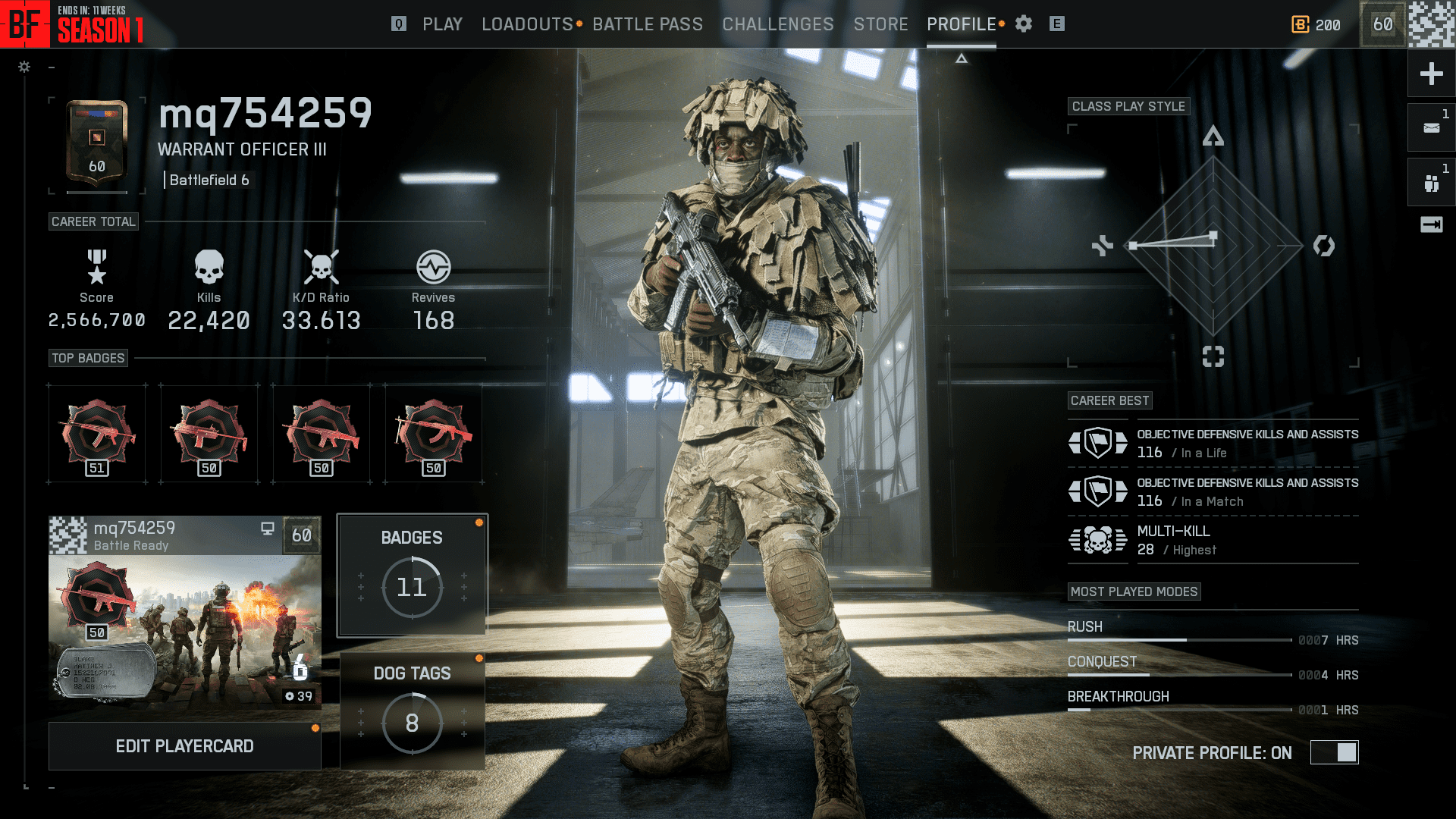Viewport: 1456px width, 819px height.
Task: Click the plus icon in the right sidebar
Action: coord(1430,74)
